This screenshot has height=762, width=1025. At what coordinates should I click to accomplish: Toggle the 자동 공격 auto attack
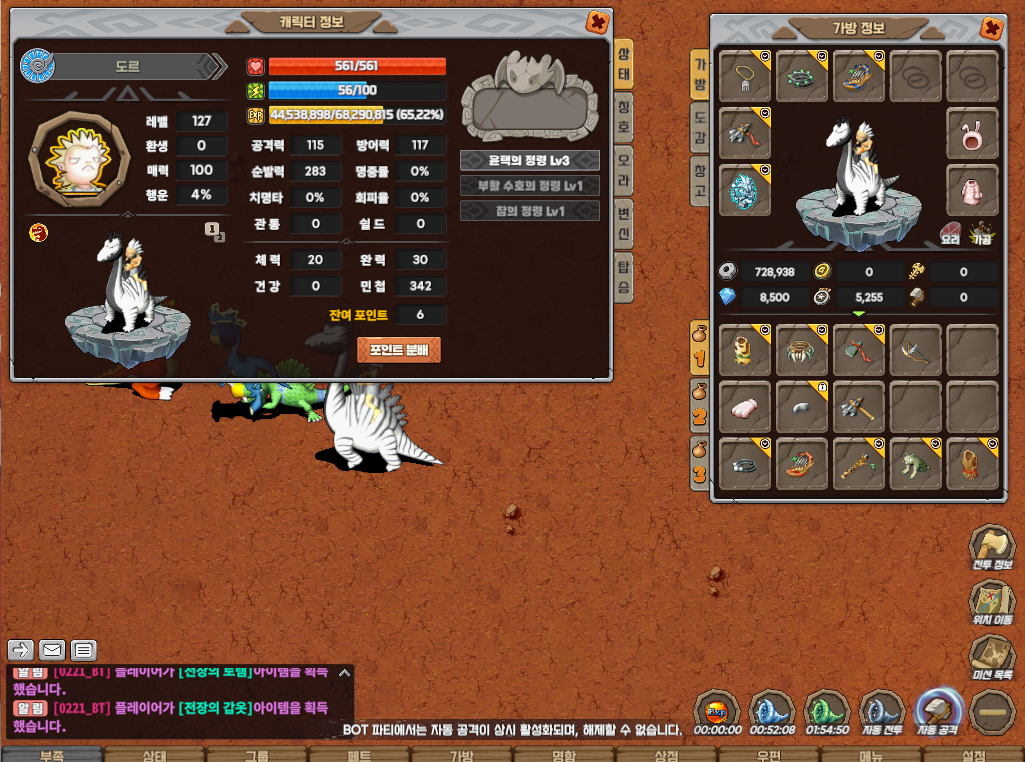(938, 712)
